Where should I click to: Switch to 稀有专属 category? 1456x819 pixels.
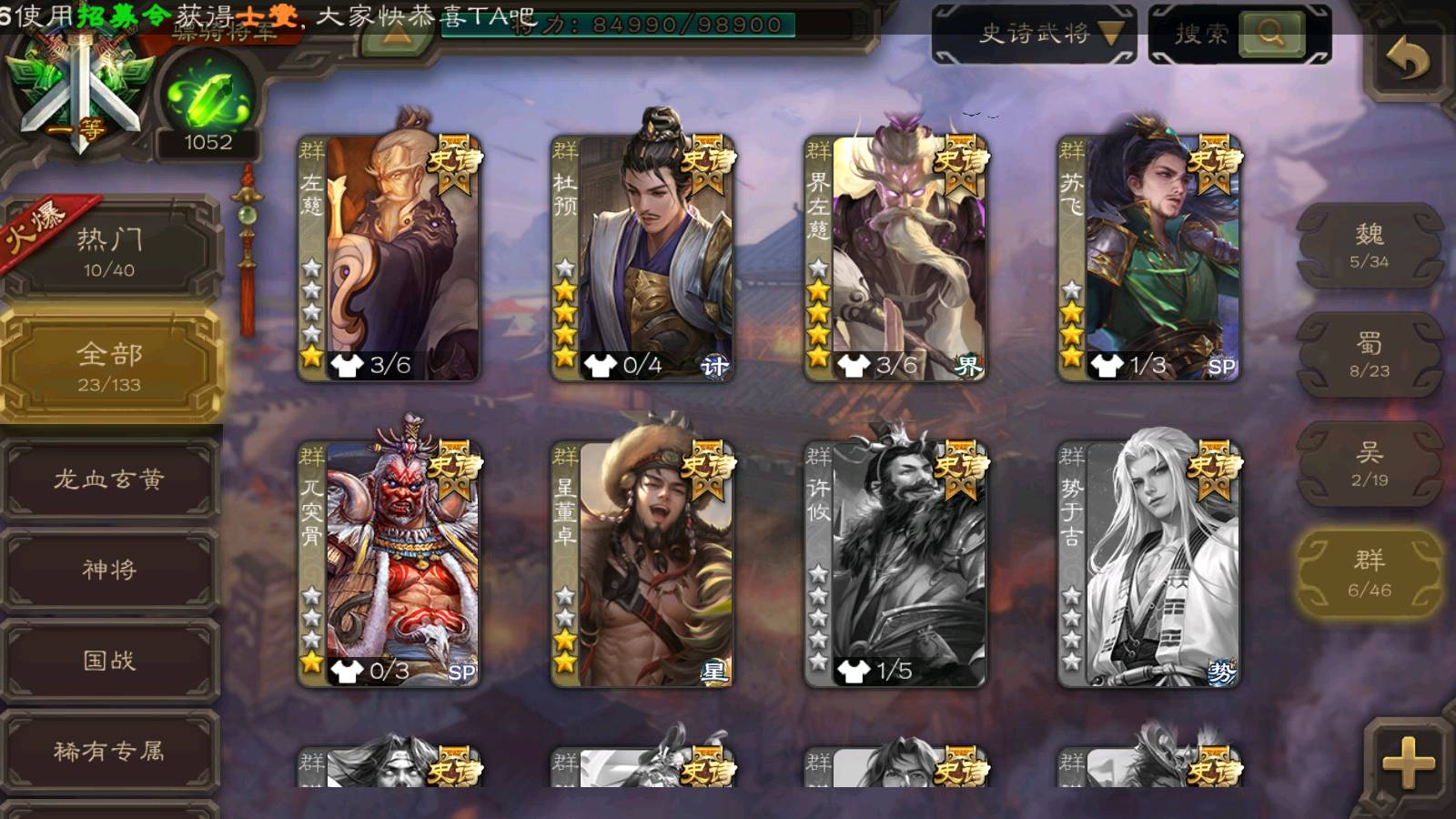[x=109, y=751]
